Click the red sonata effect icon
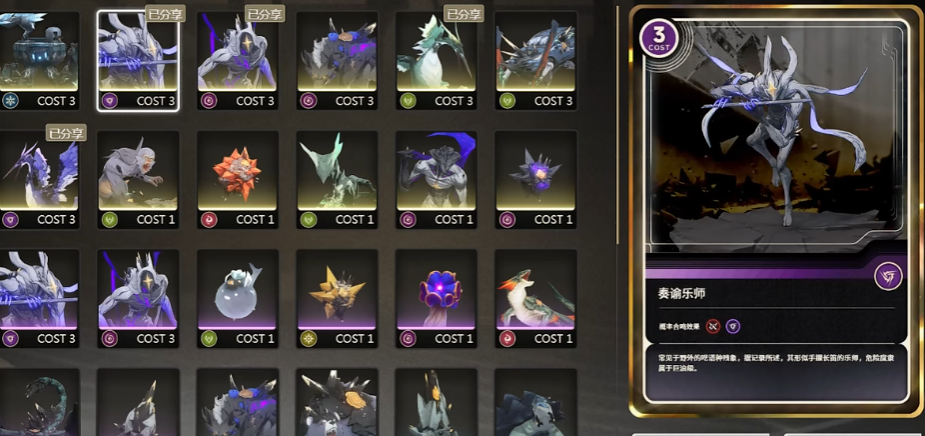Viewport: 925px width, 436px height. pos(714,325)
